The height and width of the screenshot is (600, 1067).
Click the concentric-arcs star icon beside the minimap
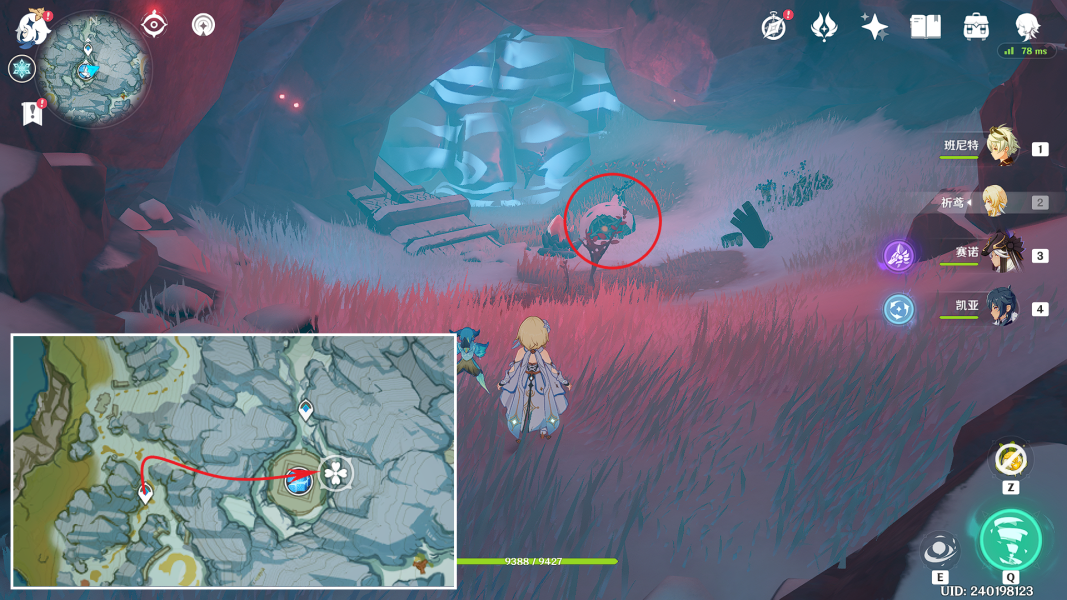tap(203, 24)
